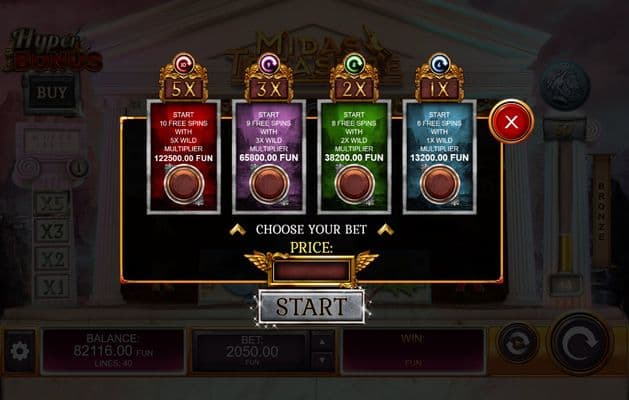Lower the bet amount using down arrow
The height and width of the screenshot is (400, 629).
[x=320, y=361]
